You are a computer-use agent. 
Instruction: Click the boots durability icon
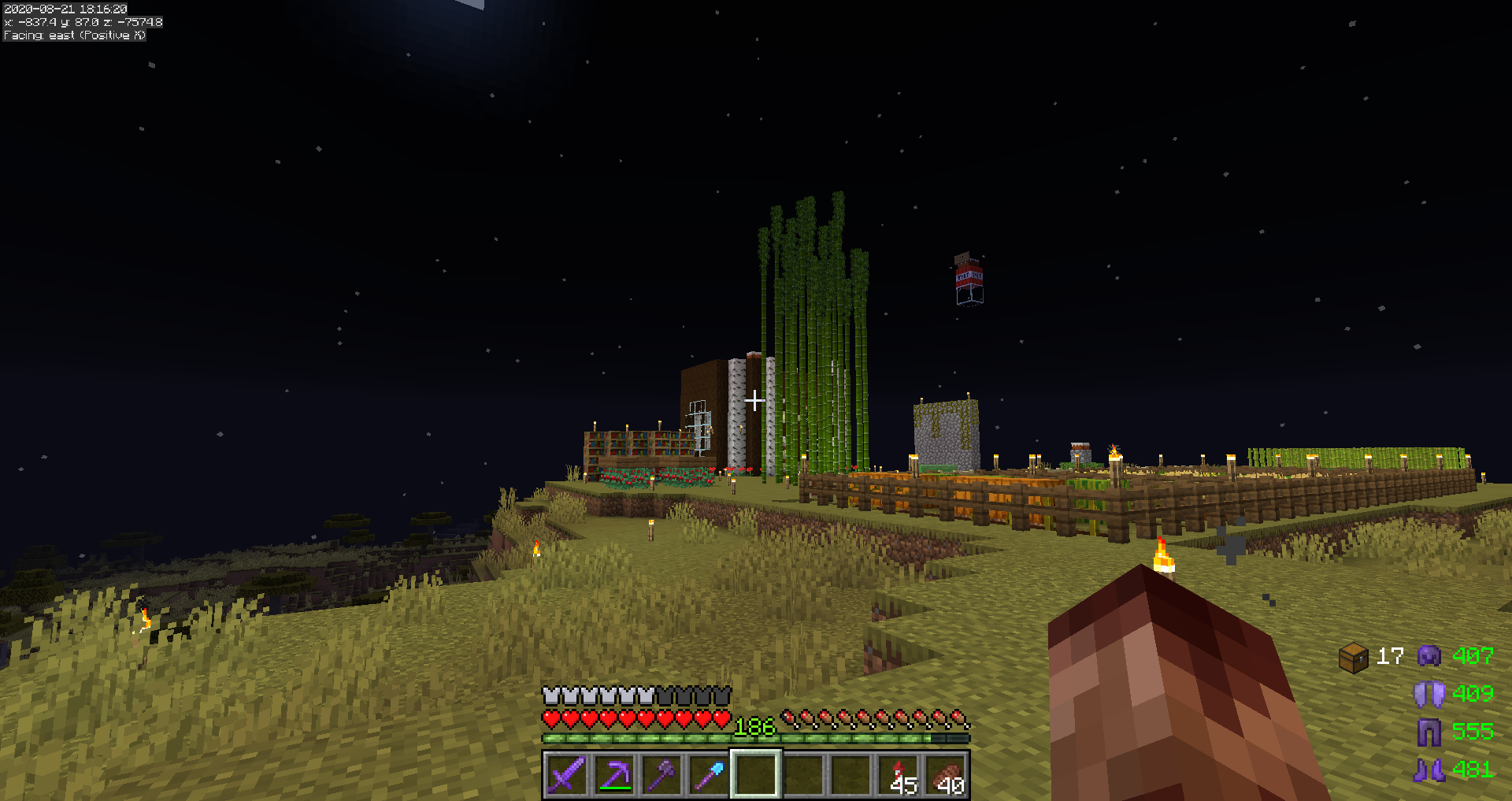[1429, 769]
